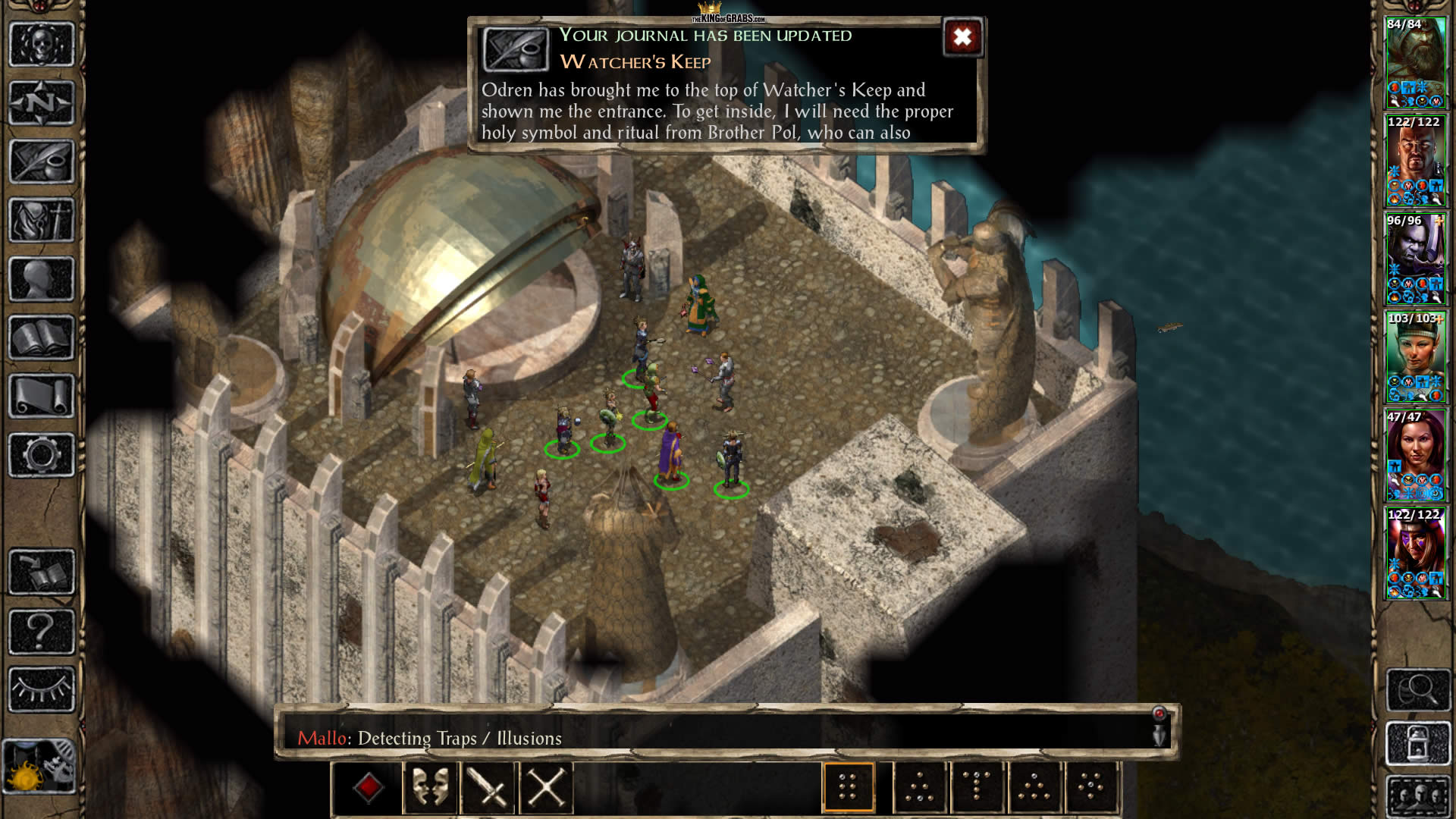
Task: Open the inventory screen
Action: coord(42,221)
